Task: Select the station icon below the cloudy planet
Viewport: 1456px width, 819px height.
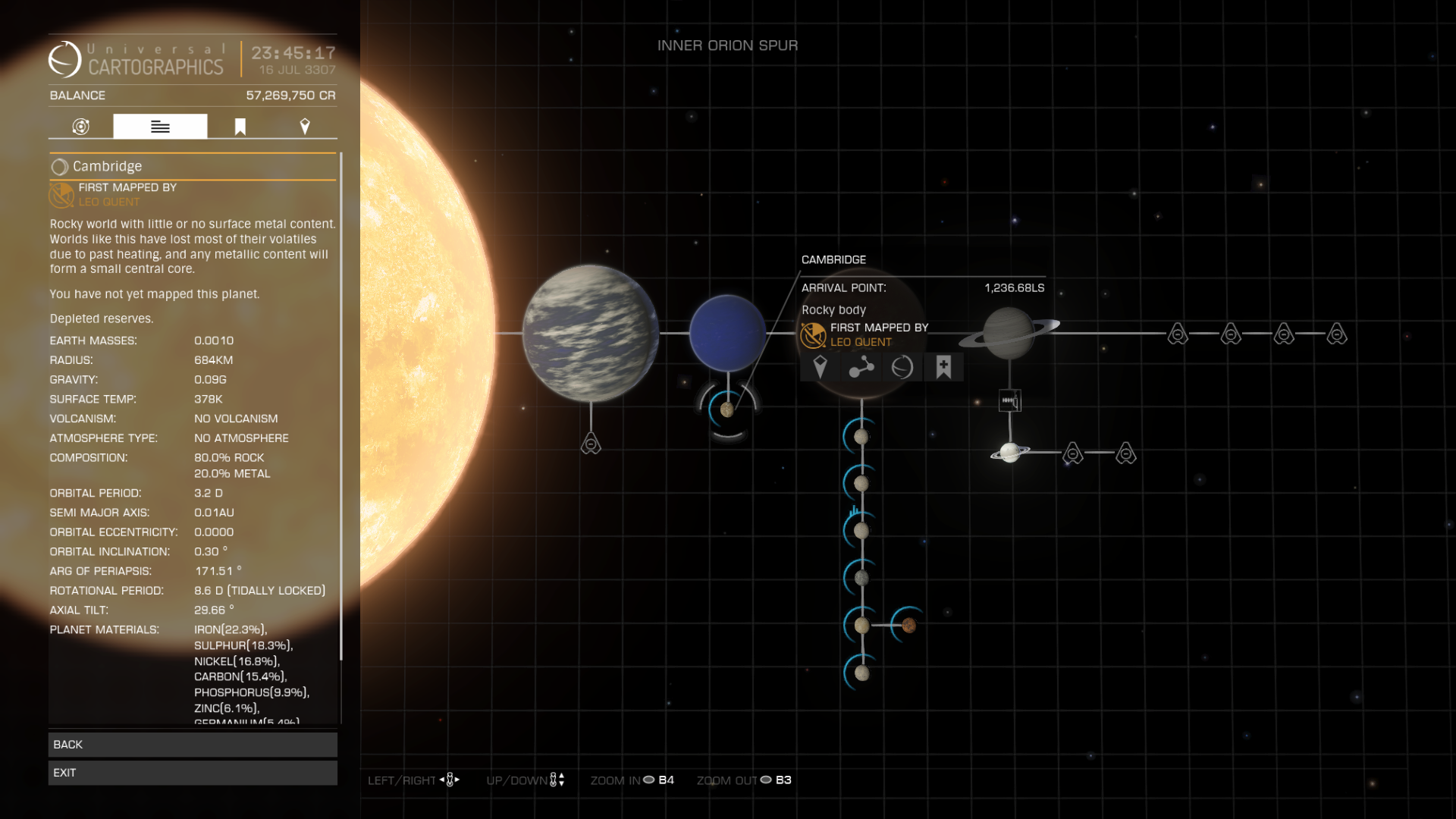Action: pos(591,444)
